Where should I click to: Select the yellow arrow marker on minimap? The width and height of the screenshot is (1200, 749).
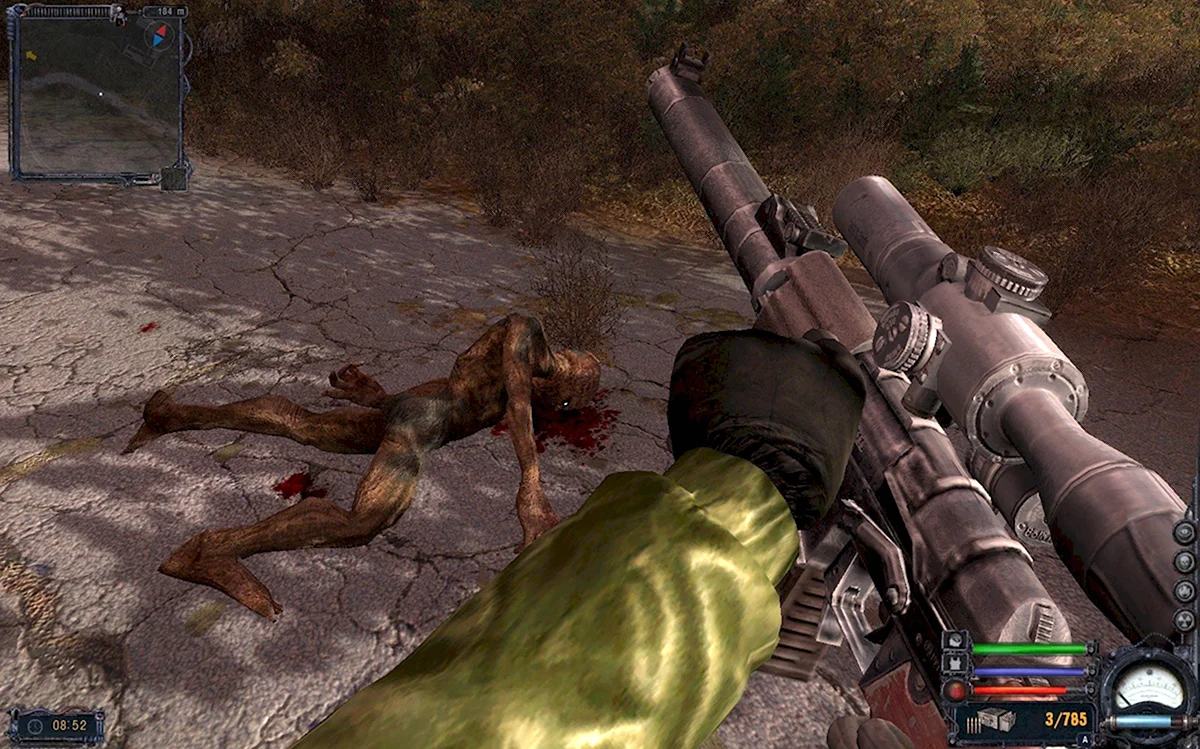click(30, 56)
